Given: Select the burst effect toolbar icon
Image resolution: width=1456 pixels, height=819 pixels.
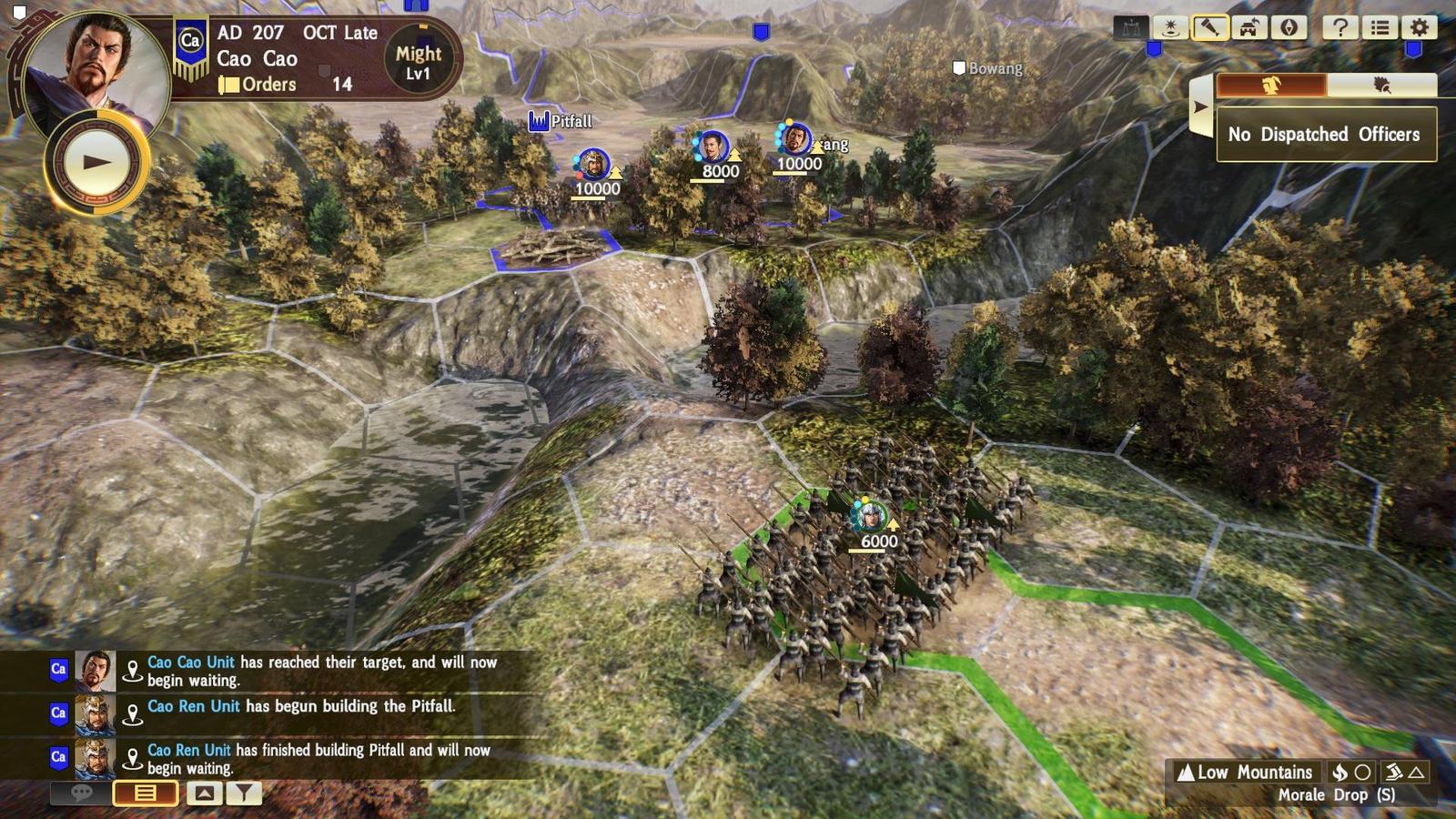Looking at the screenshot, I should coord(1171,28).
